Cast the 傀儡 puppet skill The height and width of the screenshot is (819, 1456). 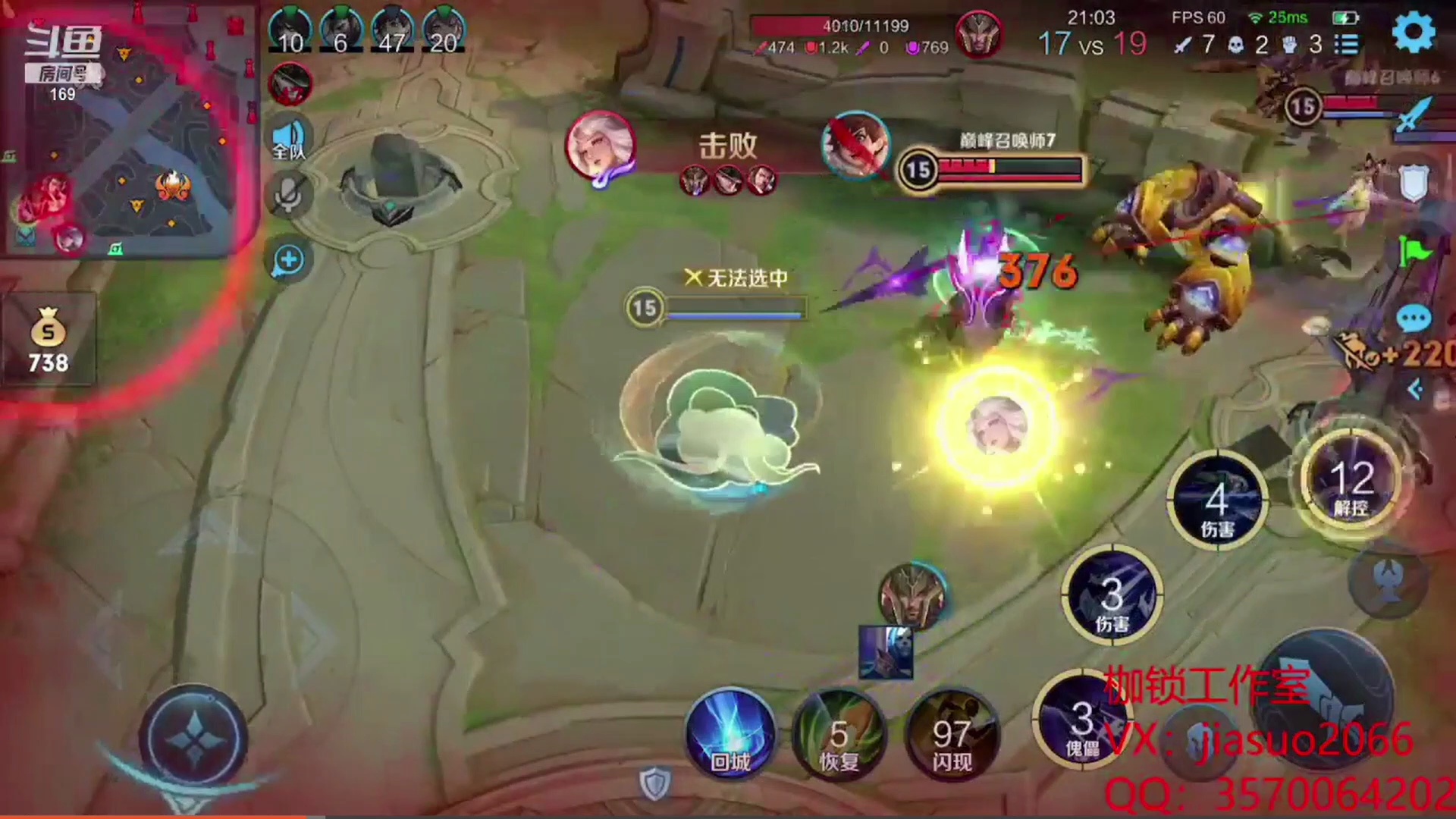coord(1081,722)
